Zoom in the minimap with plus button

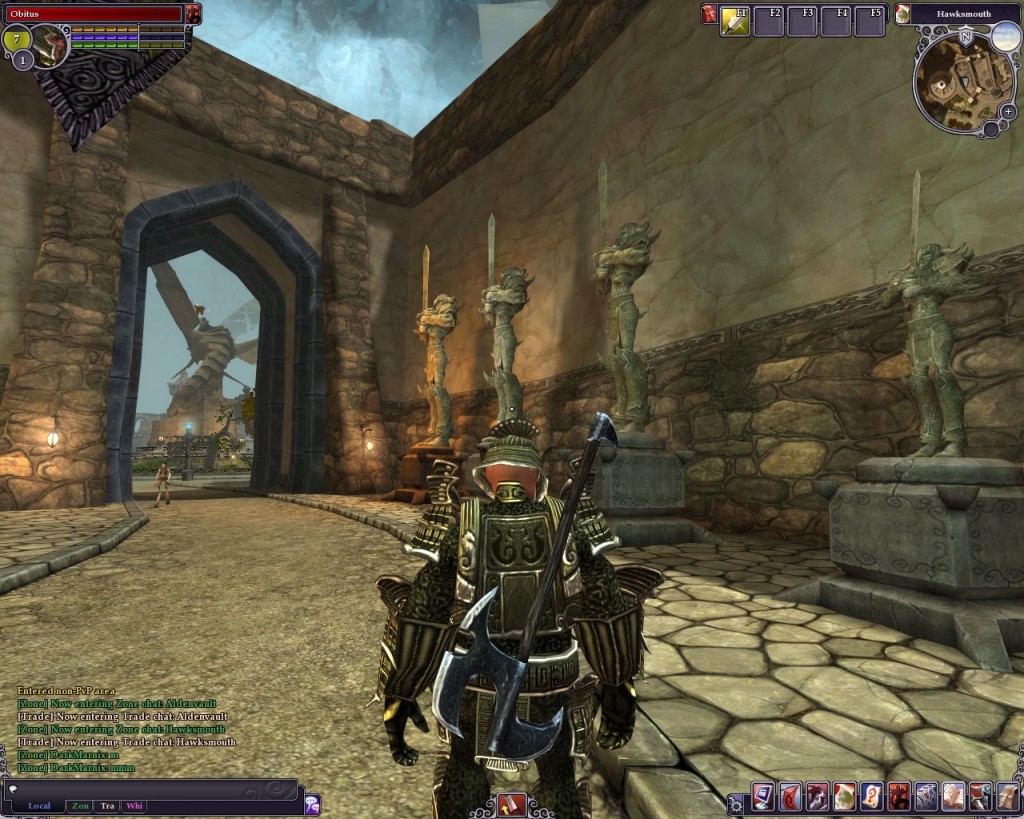pyautogui.click(x=1008, y=111)
